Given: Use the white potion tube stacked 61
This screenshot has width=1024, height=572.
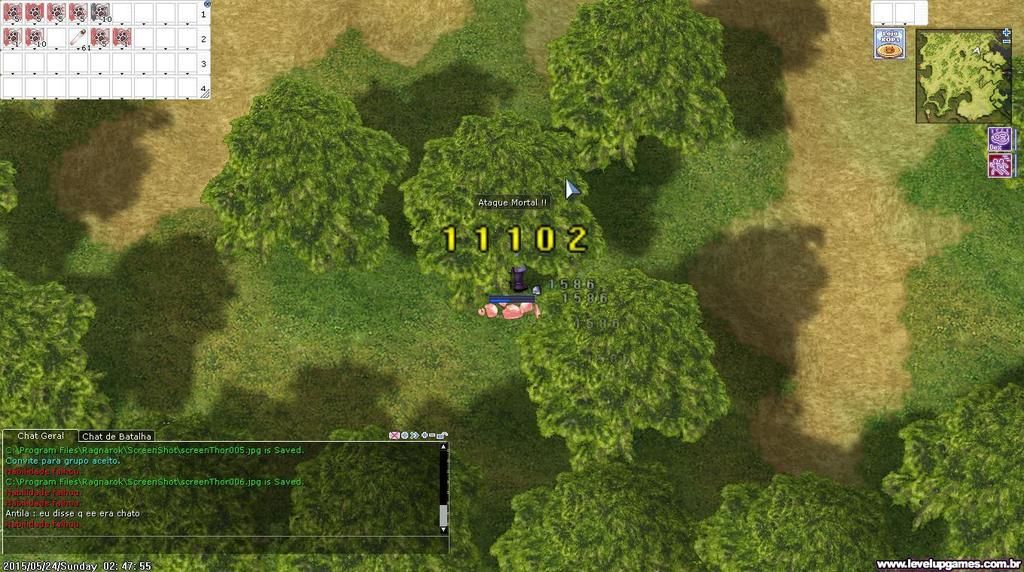Looking at the screenshot, I should [78, 38].
